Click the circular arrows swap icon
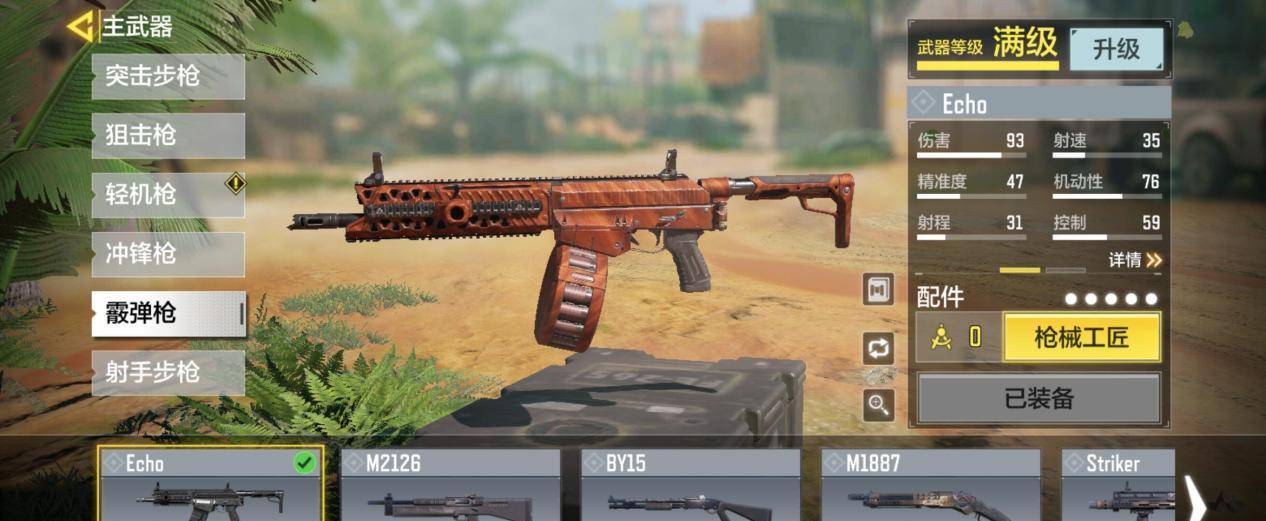1266x521 pixels. (x=879, y=348)
